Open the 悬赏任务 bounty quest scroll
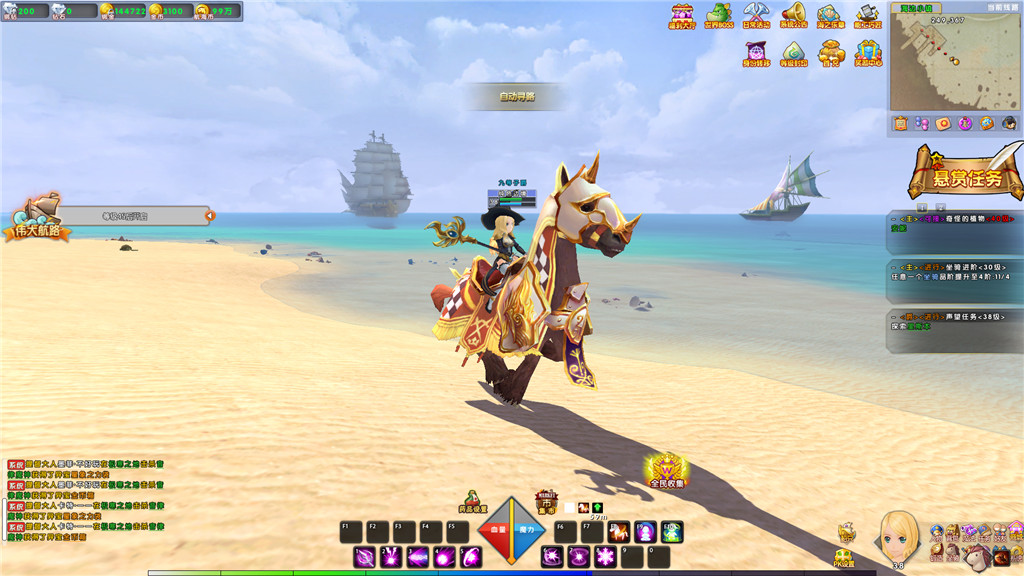 [966, 175]
